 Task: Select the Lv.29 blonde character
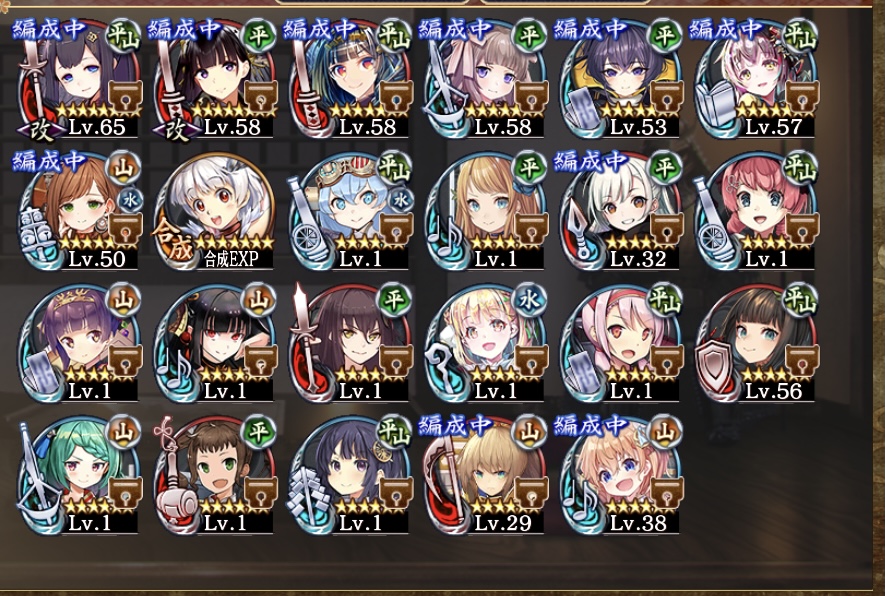486,475
